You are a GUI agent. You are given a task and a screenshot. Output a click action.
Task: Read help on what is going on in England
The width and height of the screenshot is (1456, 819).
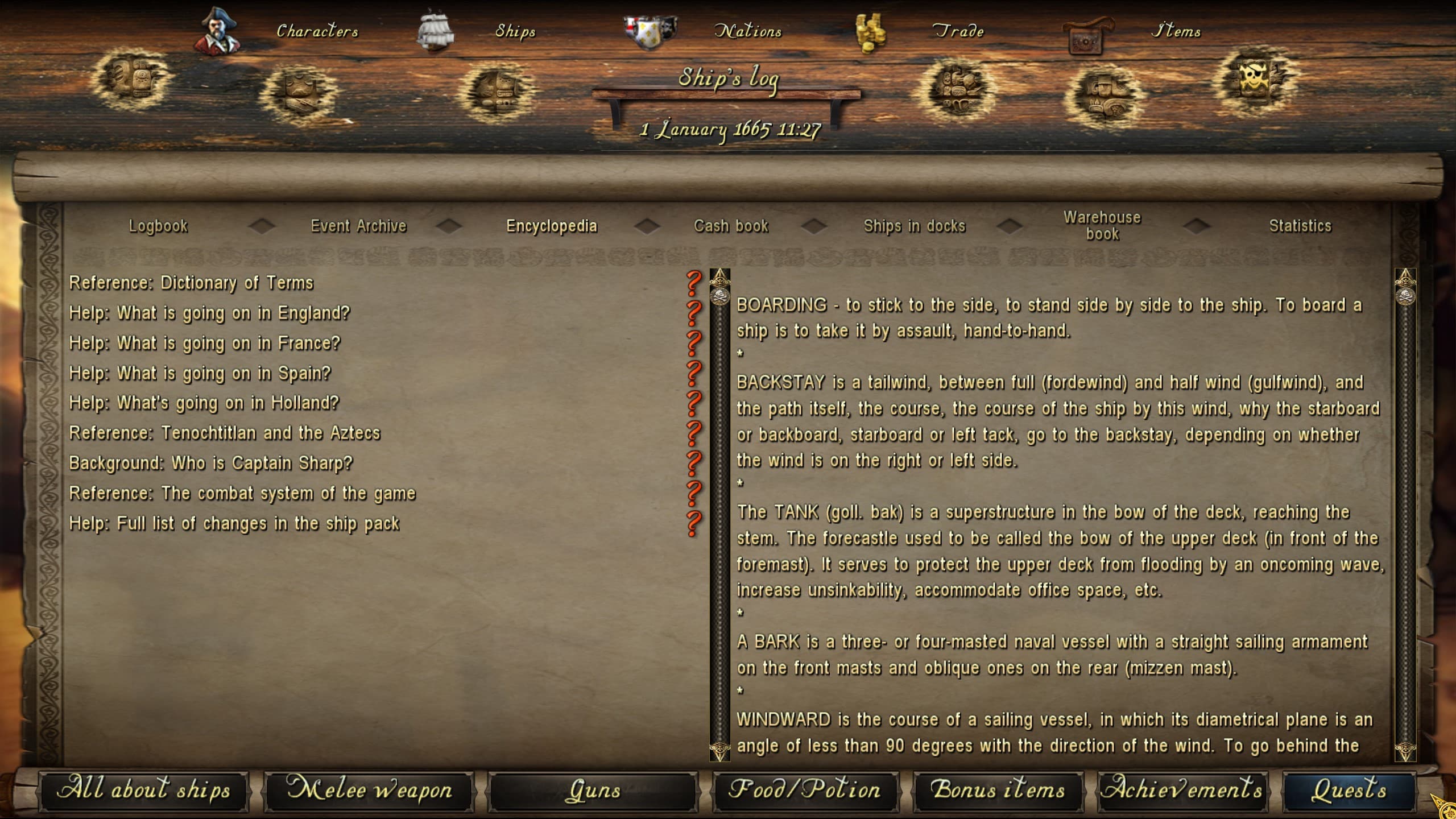click(x=209, y=313)
